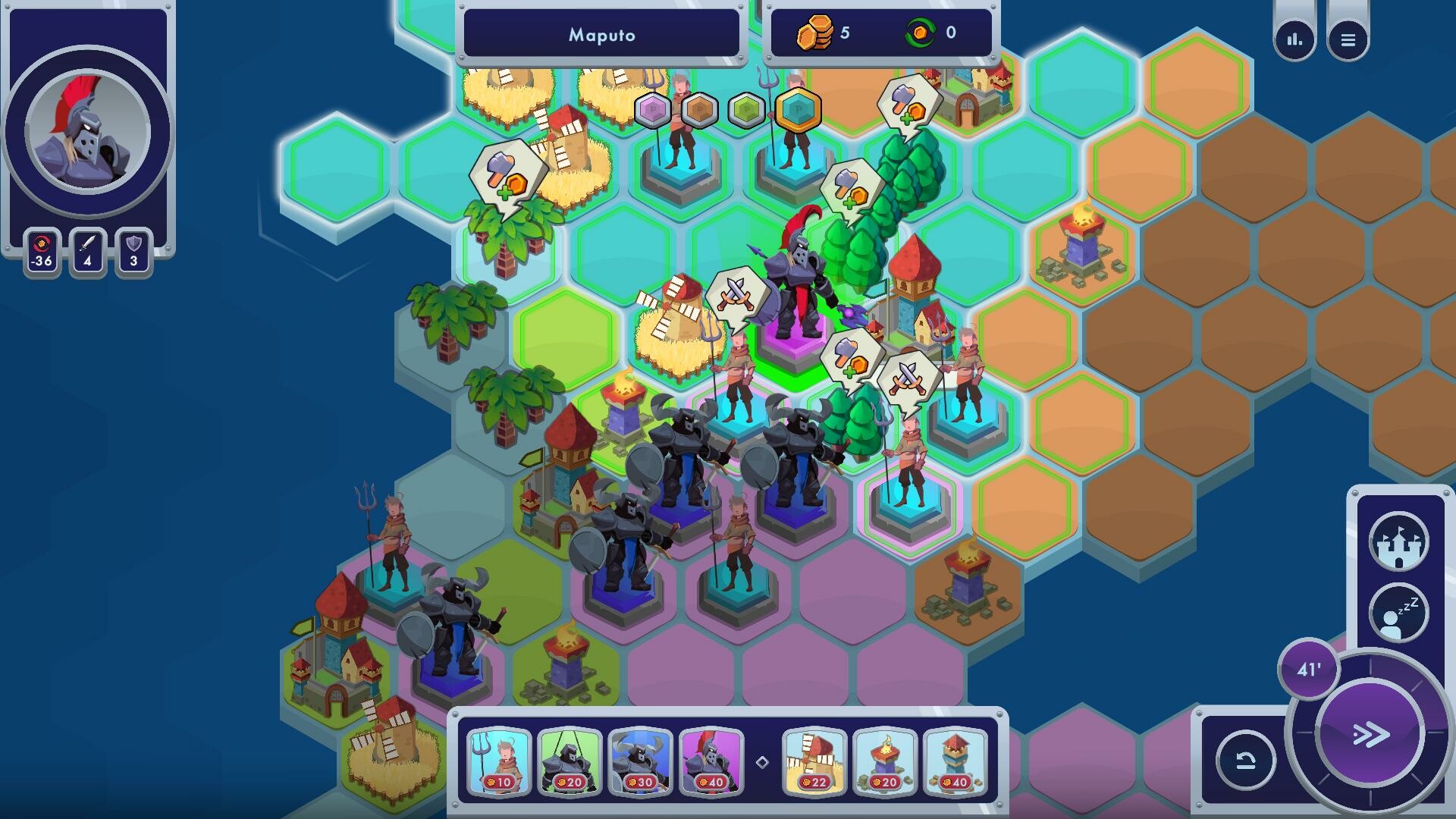
Task: Toggle the teal P player token
Action: pyautogui.click(x=797, y=108)
